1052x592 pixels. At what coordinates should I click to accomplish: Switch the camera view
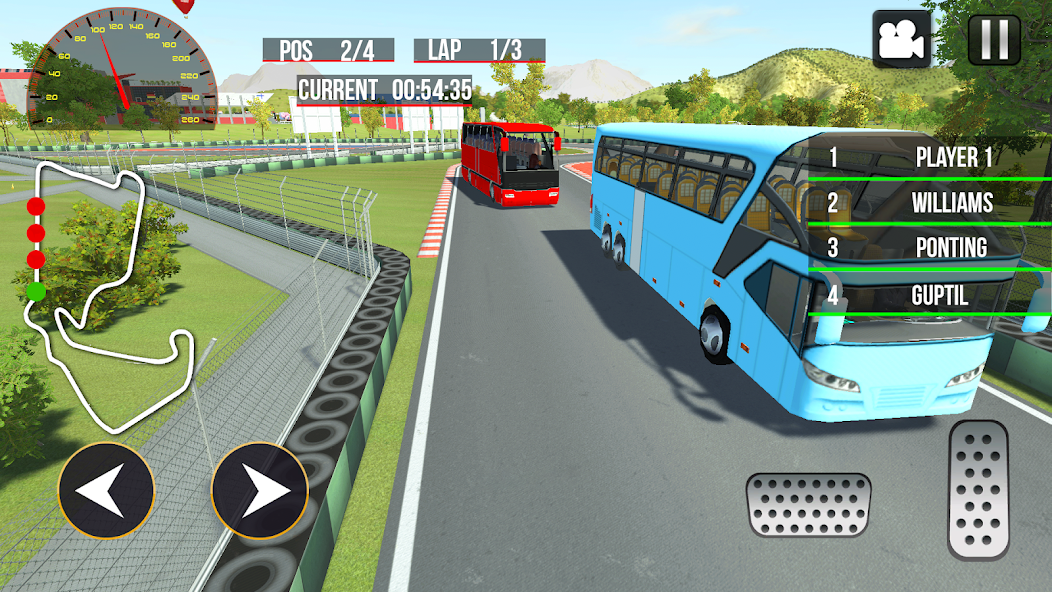coord(900,39)
